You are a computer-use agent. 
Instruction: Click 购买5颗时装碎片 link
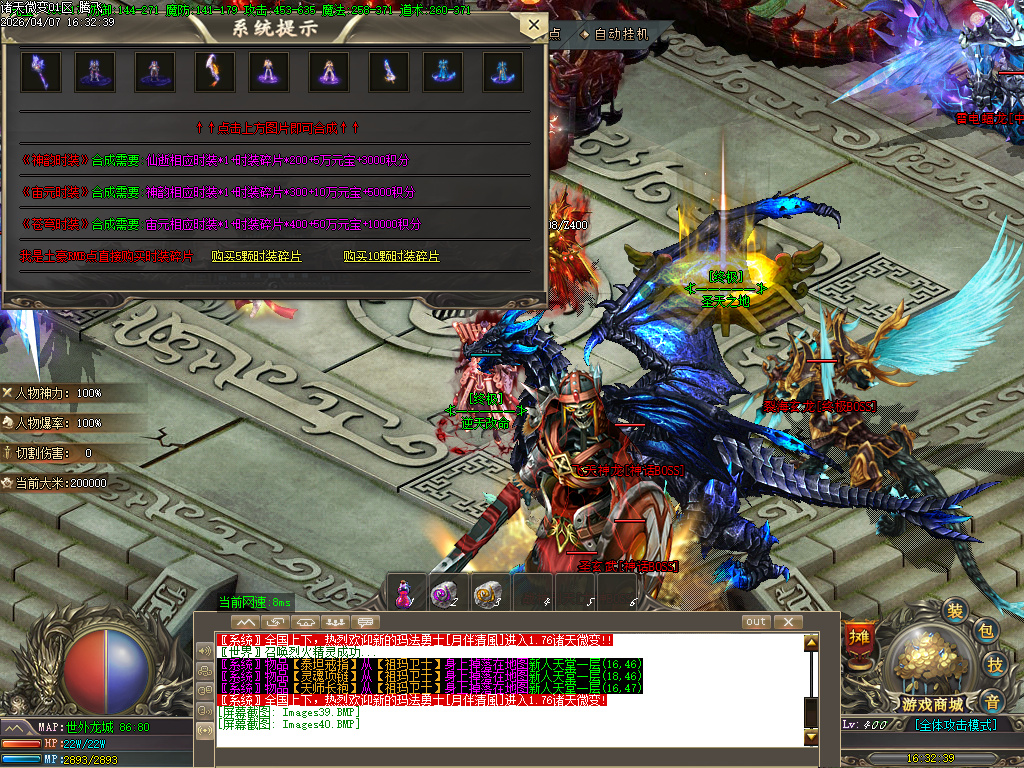[x=256, y=256]
